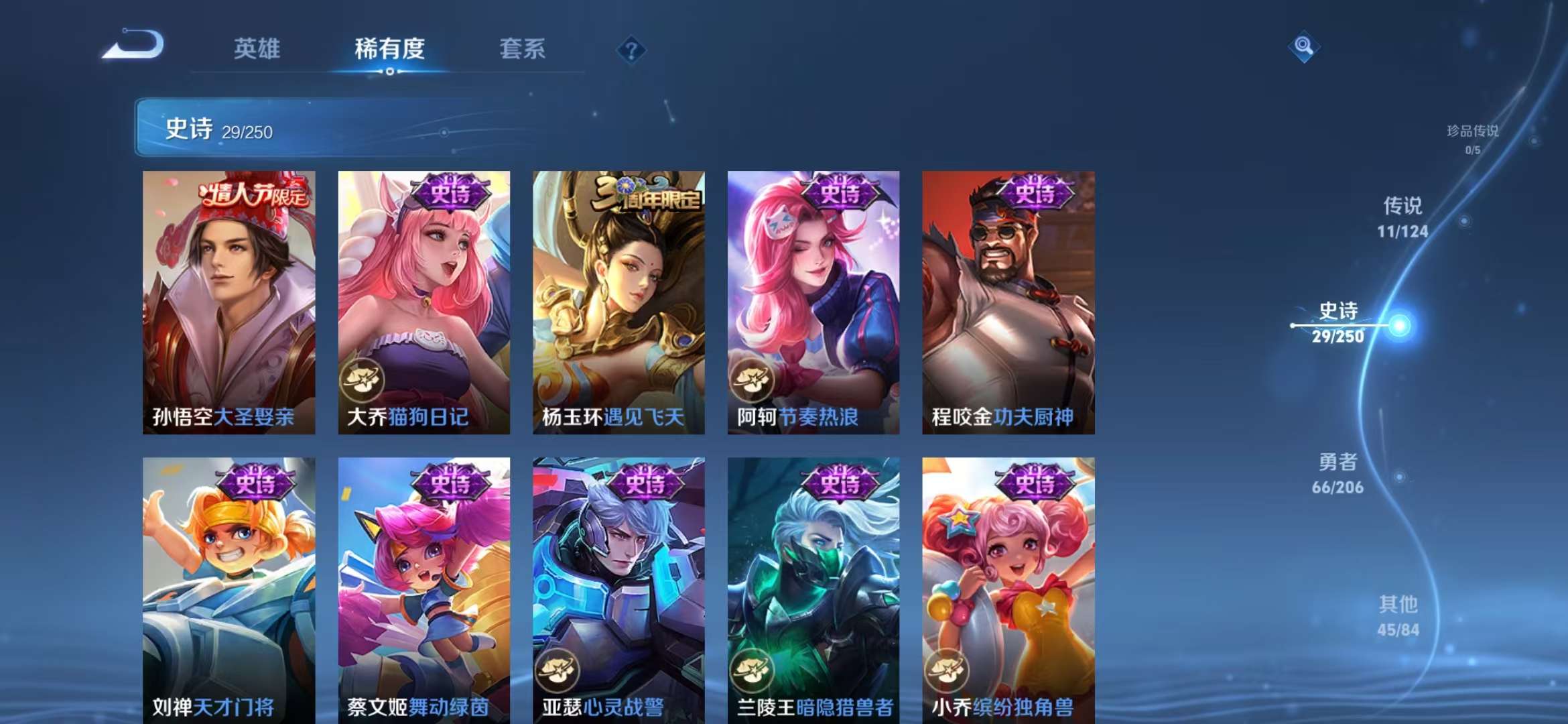
Task: Switch to the 套系 tab
Action: pos(522,49)
